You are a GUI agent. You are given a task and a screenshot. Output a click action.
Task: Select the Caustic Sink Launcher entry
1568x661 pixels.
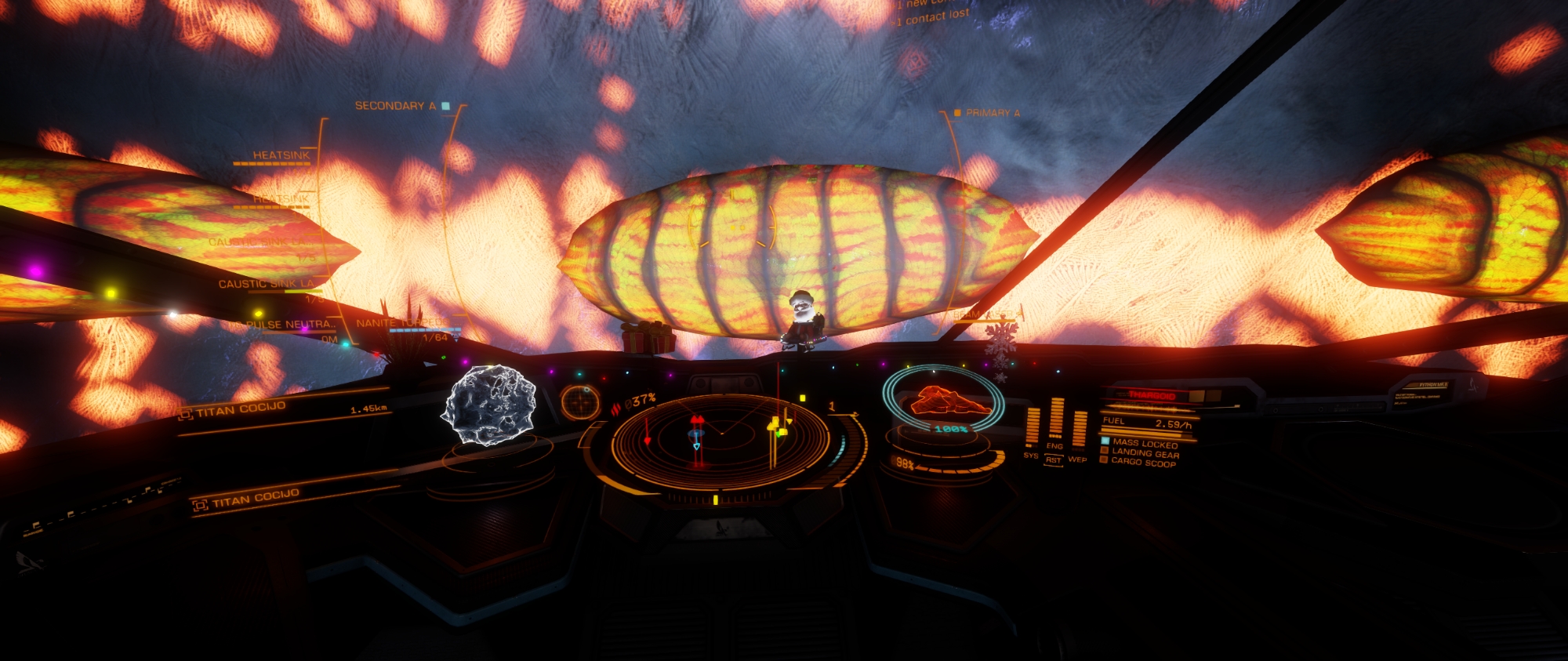coord(267,284)
